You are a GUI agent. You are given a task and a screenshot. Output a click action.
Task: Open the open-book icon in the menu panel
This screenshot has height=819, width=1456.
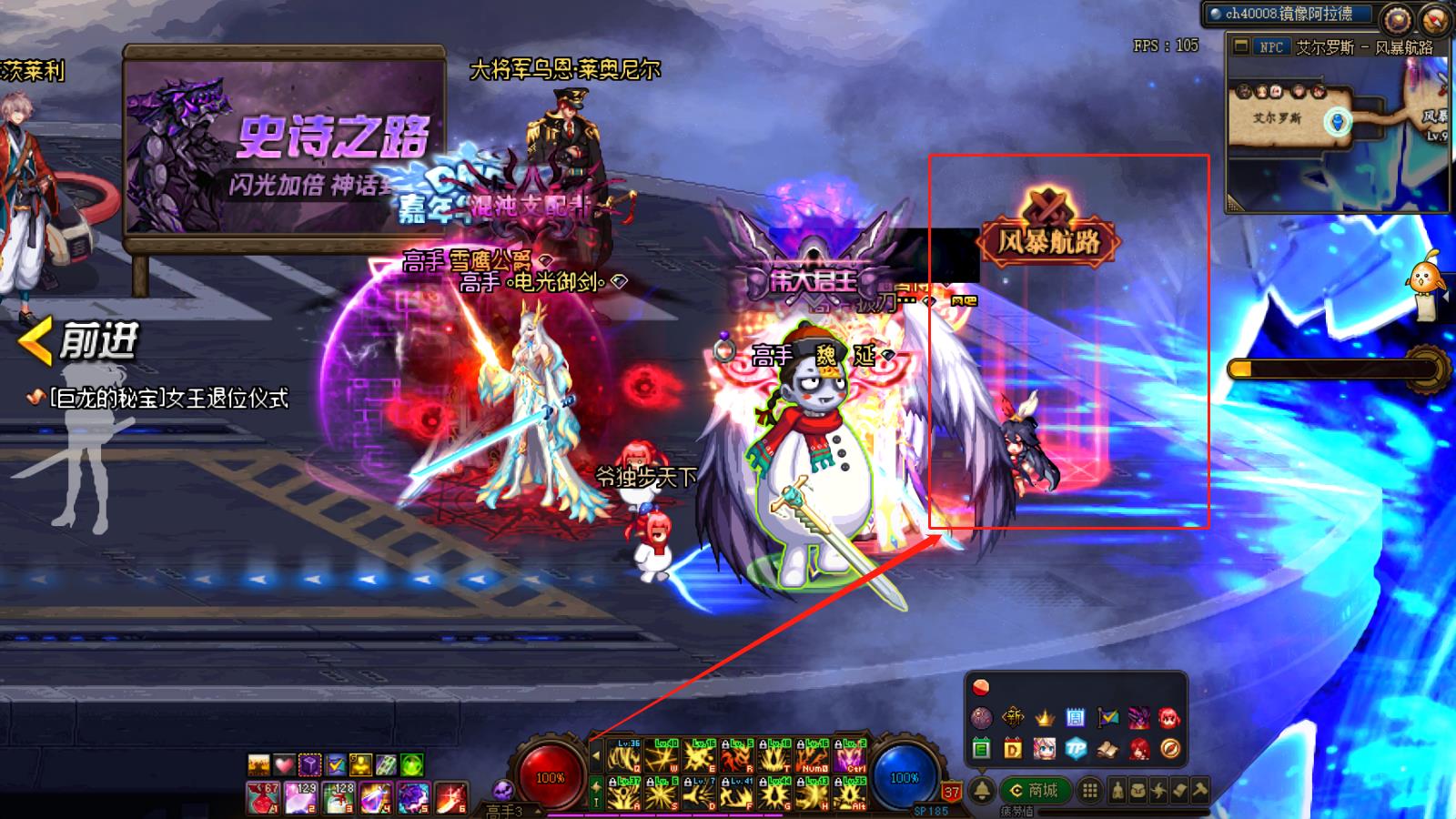1107,749
